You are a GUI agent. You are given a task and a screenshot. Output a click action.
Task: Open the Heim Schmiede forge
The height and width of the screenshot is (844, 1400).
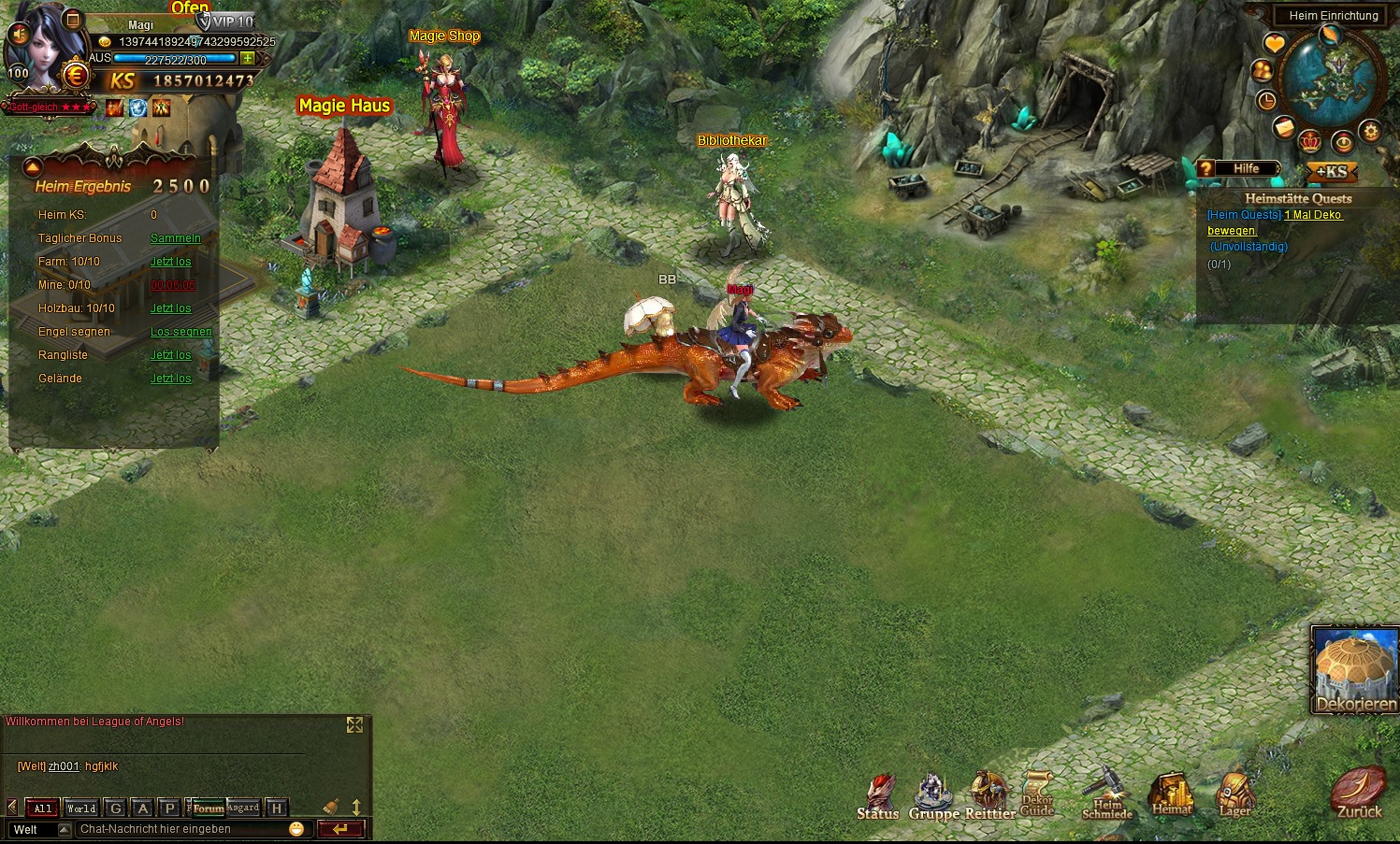[x=1107, y=794]
